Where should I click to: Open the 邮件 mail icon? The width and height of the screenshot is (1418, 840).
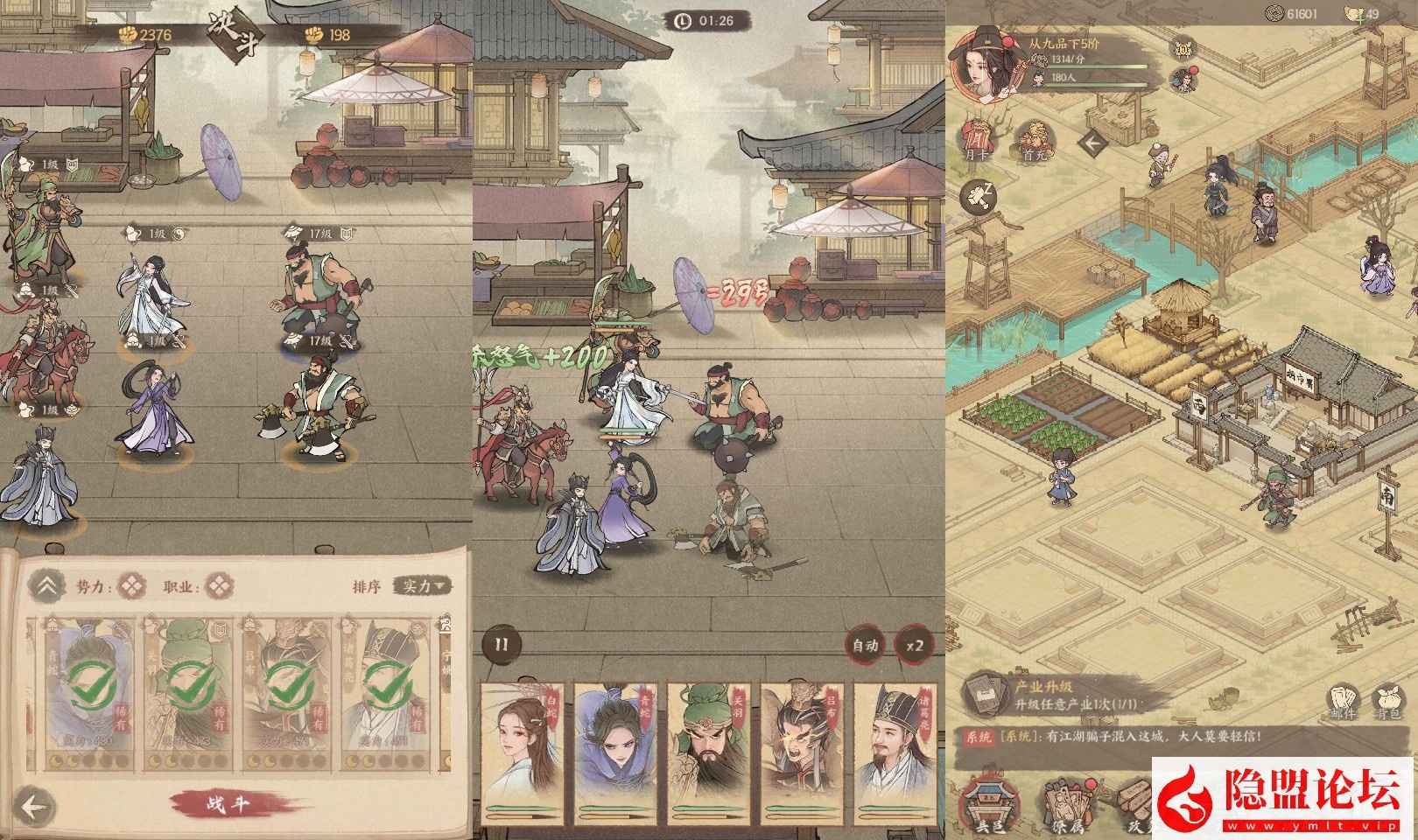[1343, 701]
